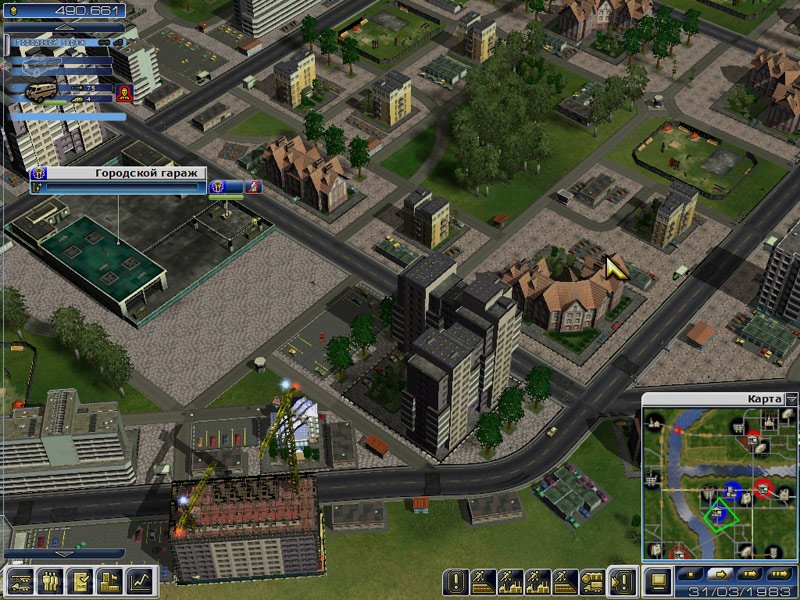Image resolution: width=800 pixels, height=600 pixels.
Task: Pause the game with the dot speed button
Action: (690, 575)
